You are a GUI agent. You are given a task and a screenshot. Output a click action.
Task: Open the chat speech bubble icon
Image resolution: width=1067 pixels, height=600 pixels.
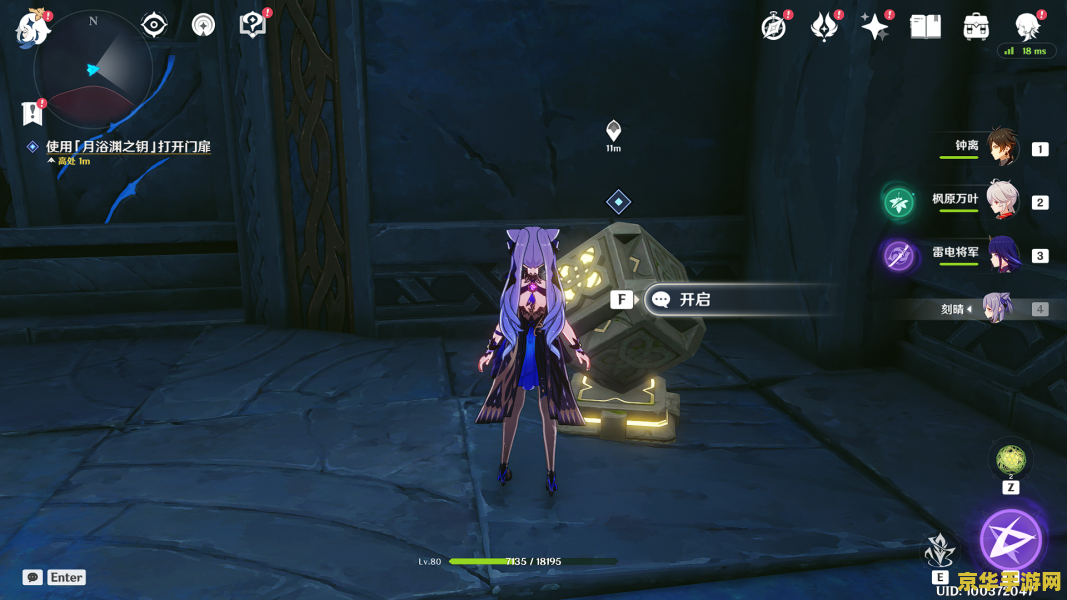coord(33,577)
